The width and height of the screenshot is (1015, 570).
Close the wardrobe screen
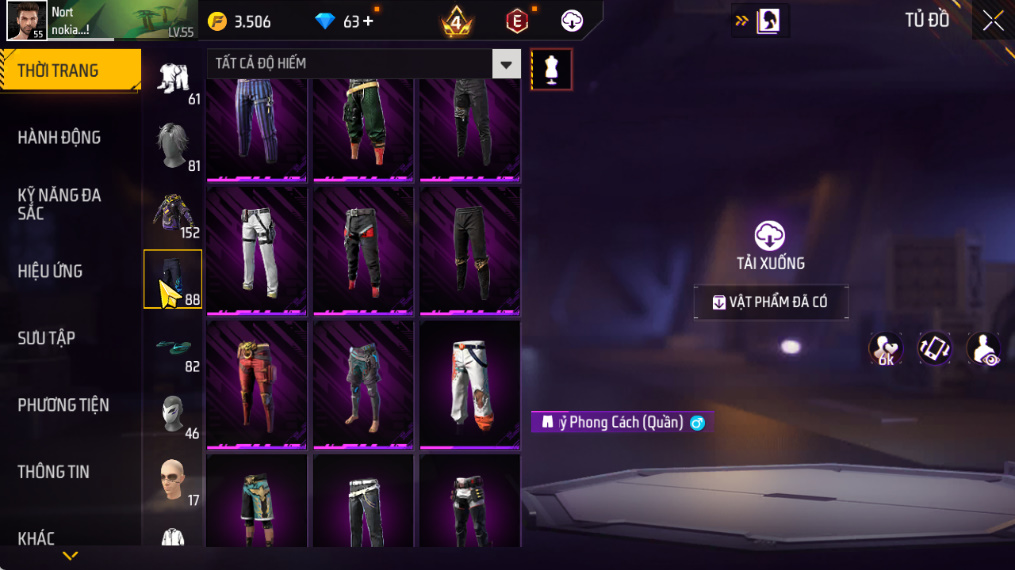(992, 21)
